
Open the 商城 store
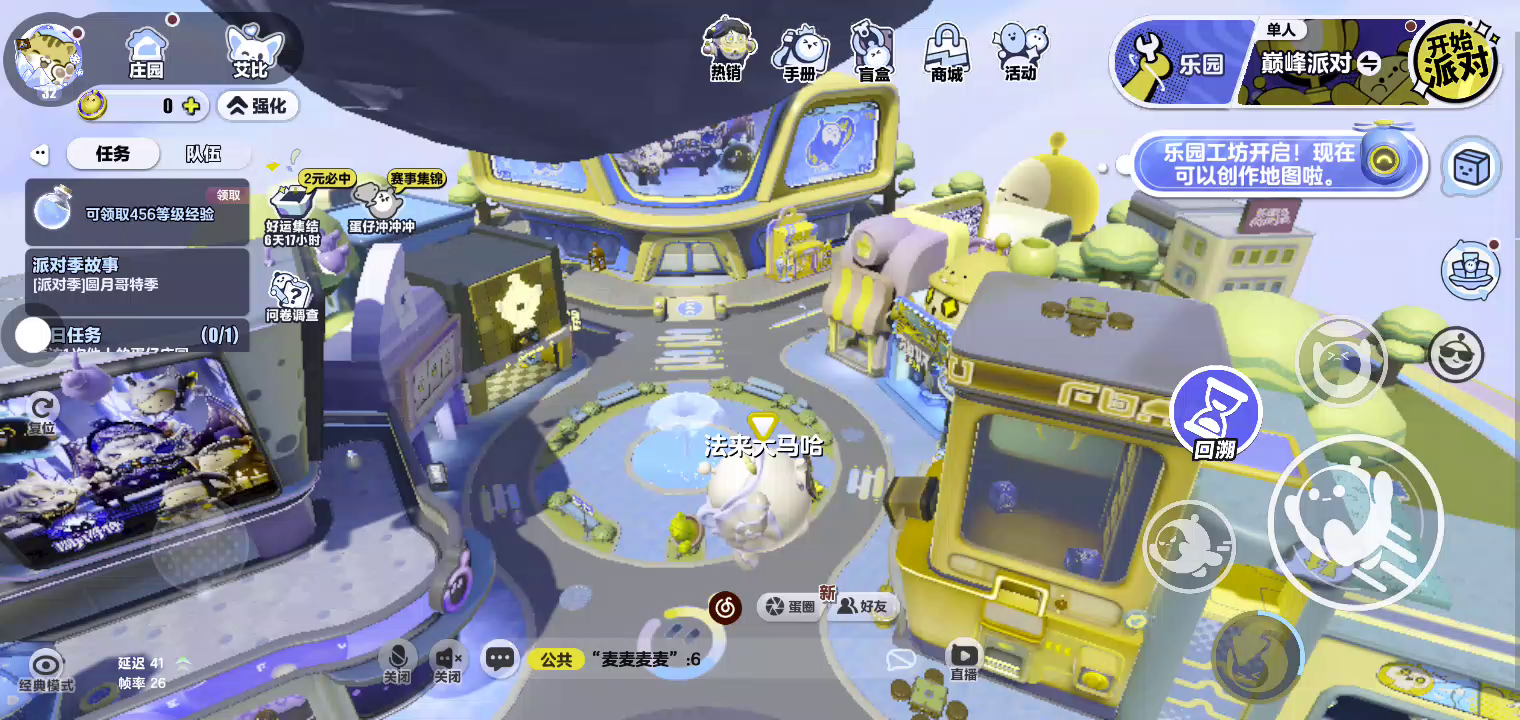point(946,52)
